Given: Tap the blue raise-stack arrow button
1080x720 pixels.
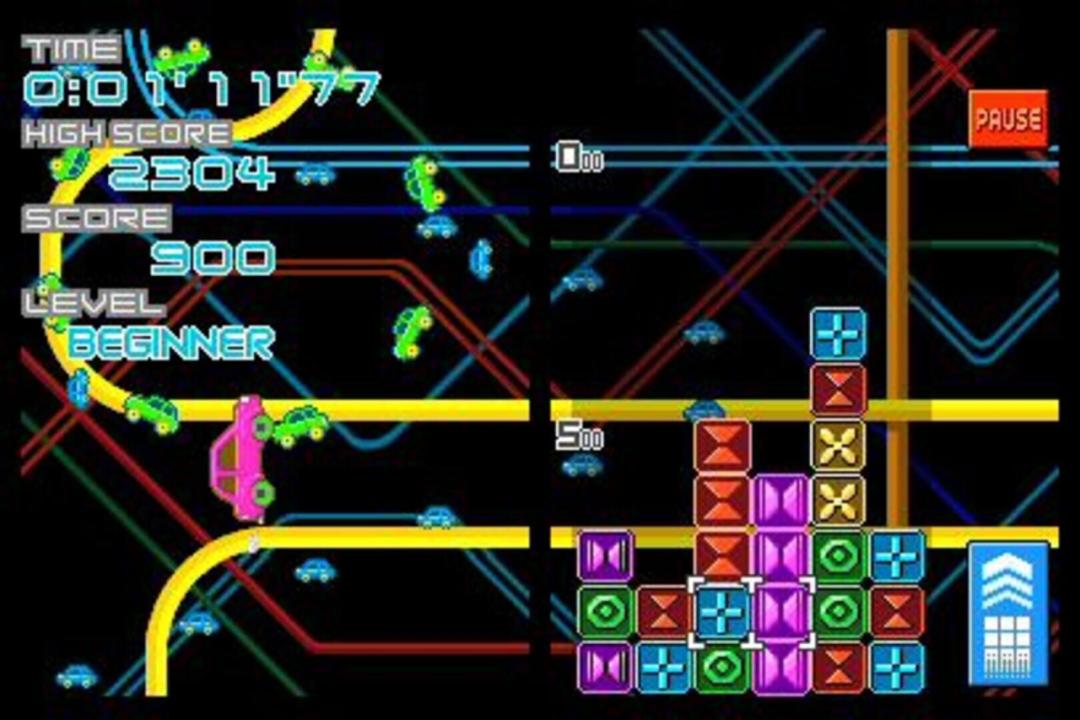Looking at the screenshot, I should pos(1008,612).
